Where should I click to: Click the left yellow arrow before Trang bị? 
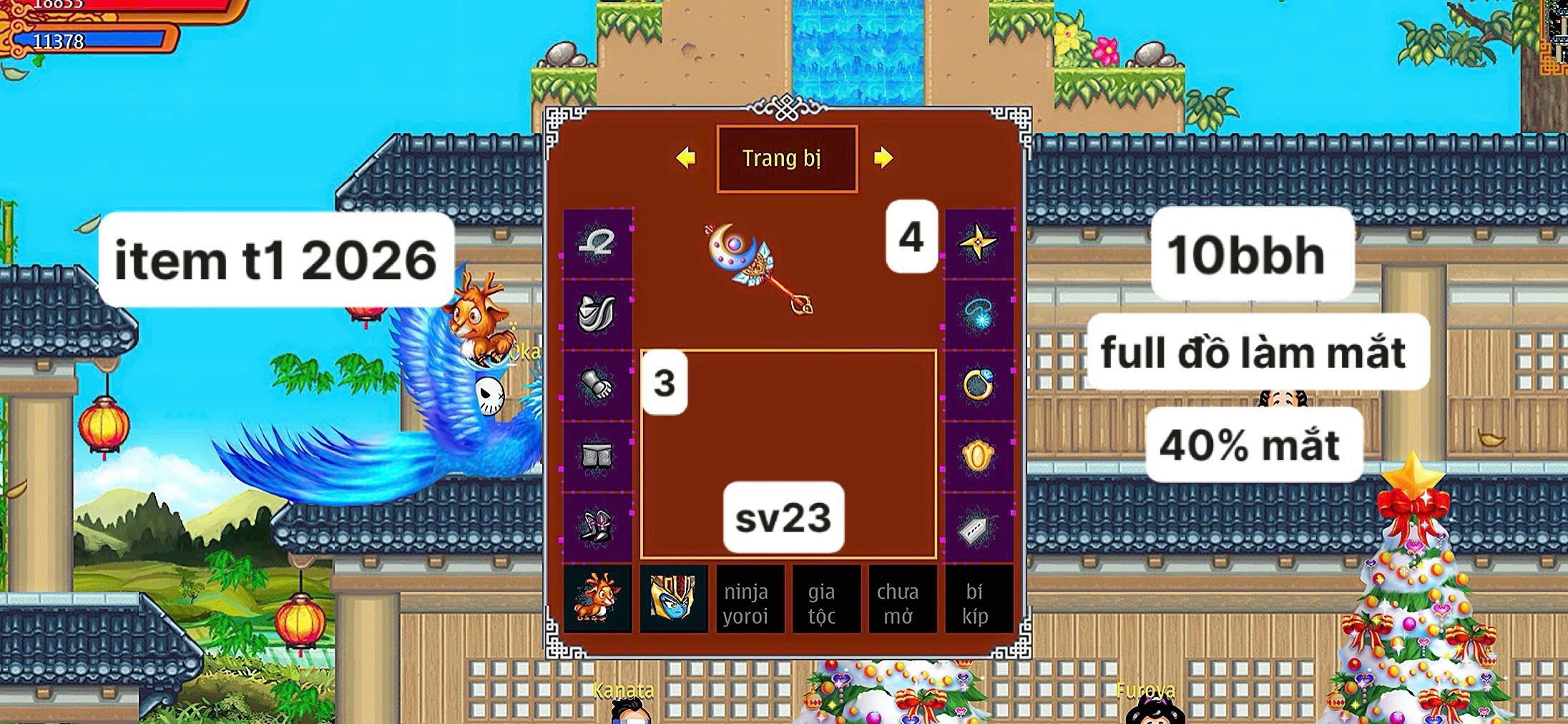tap(687, 159)
